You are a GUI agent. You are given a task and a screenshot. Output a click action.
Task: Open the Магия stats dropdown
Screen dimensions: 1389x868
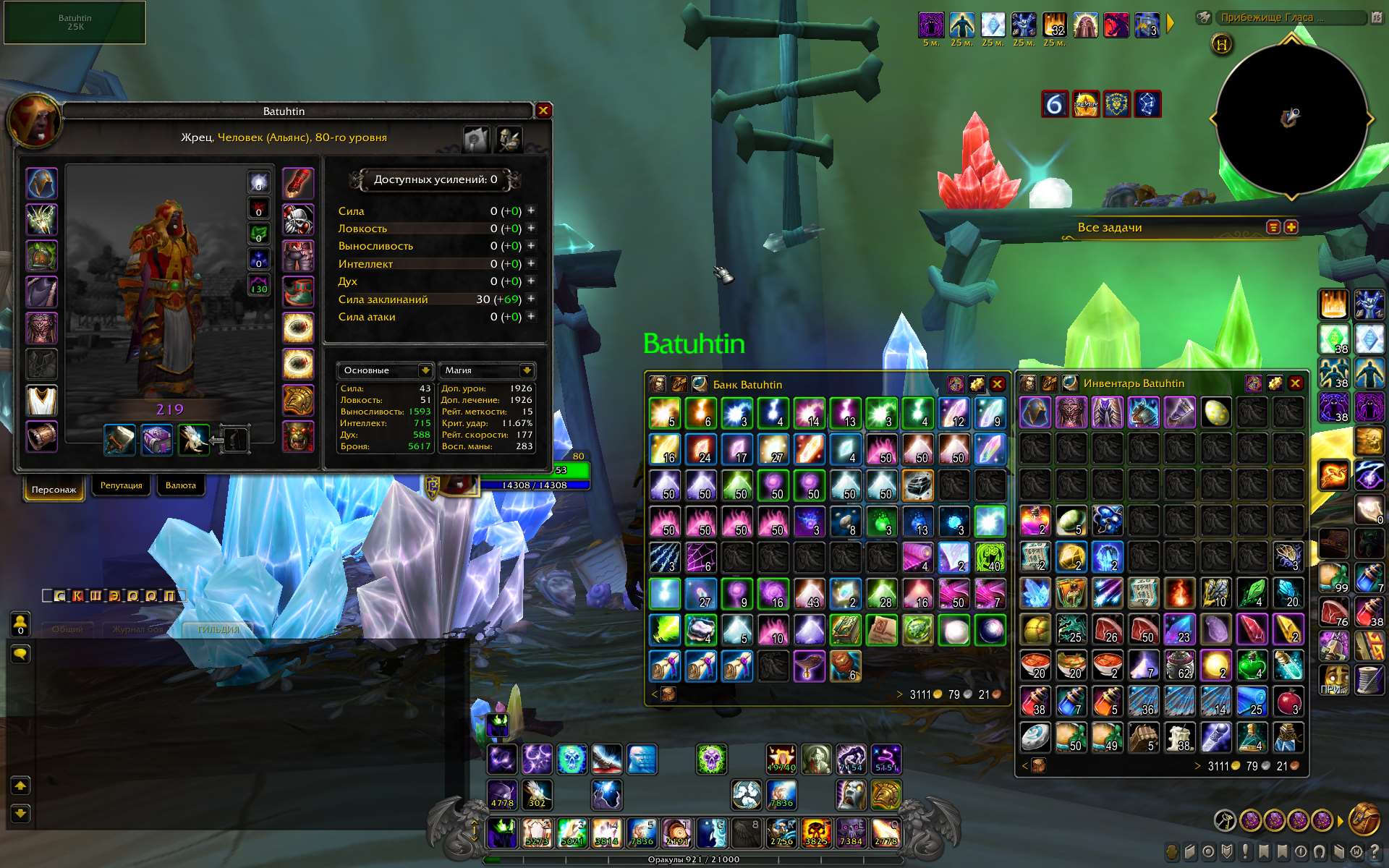pyautogui.click(x=527, y=370)
